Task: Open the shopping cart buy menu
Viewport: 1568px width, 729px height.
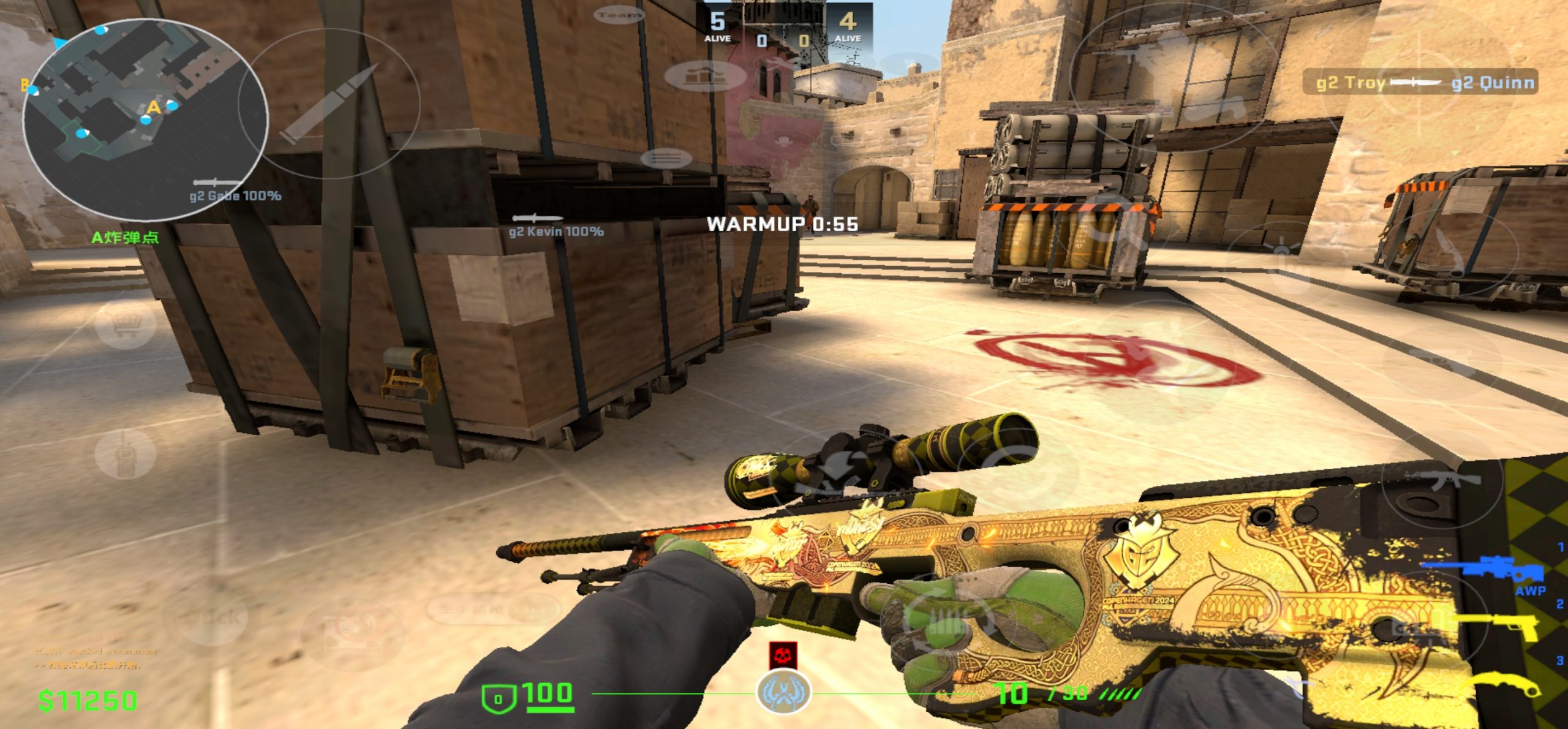Action: (126, 325)
